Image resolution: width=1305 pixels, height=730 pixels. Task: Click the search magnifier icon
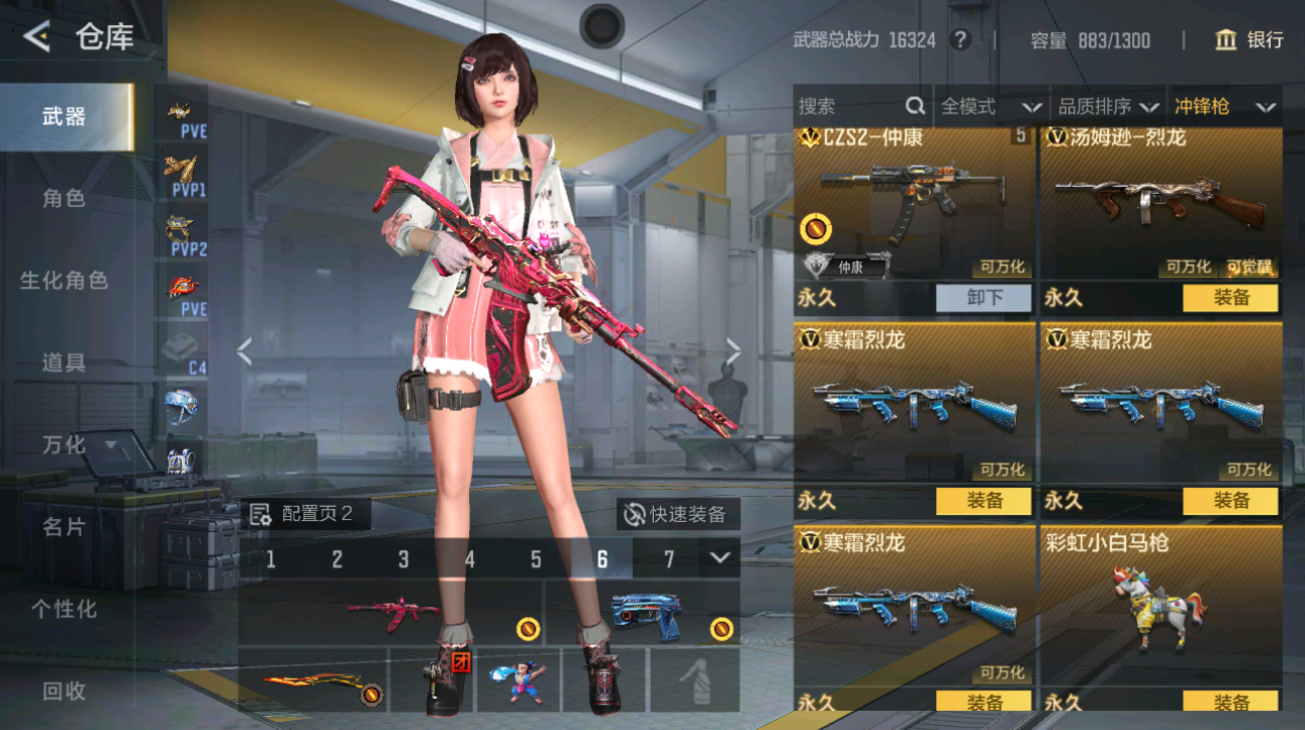click(x=914, y=106)
